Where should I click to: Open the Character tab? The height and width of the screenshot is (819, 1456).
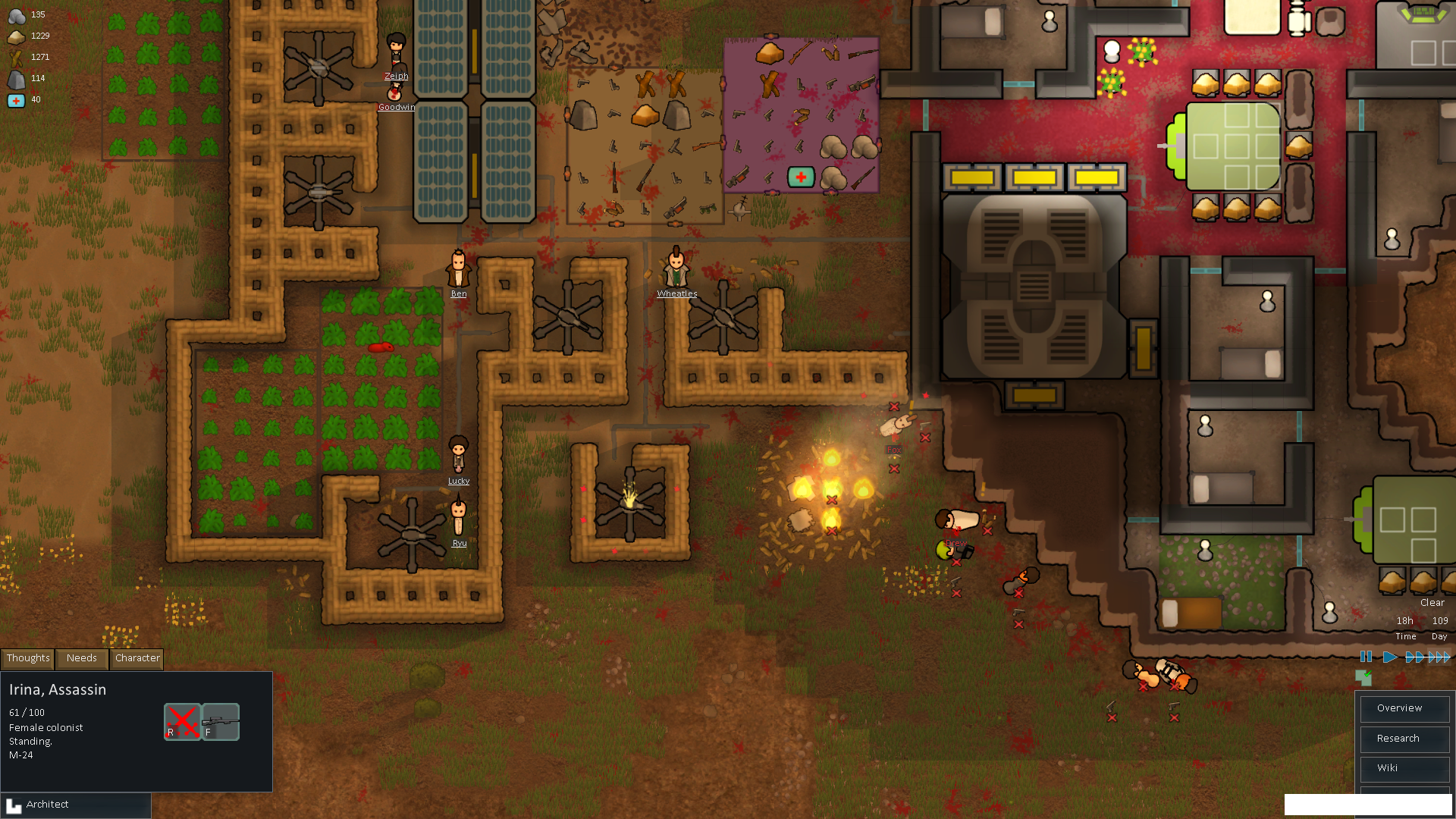pos(136,658)
